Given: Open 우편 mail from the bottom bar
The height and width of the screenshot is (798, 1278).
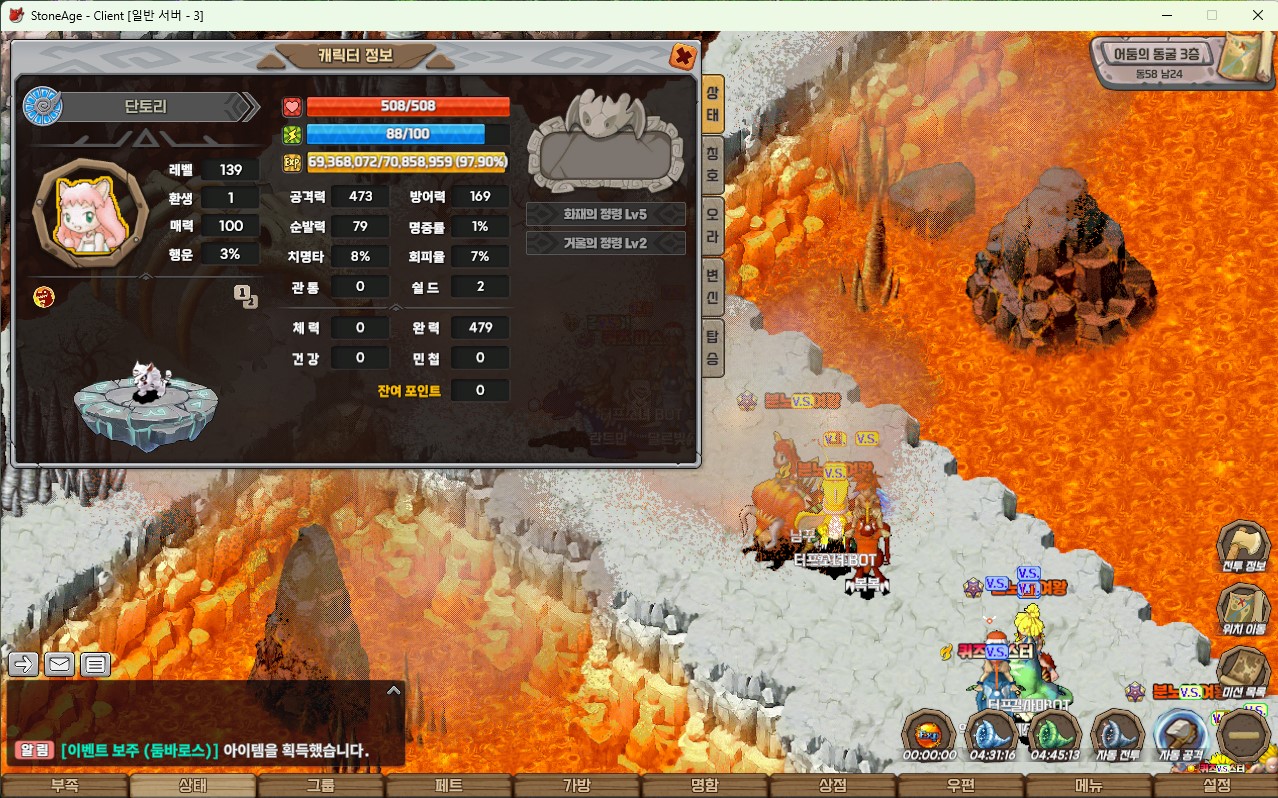Looking at the screenshot, I should point(960,786).
